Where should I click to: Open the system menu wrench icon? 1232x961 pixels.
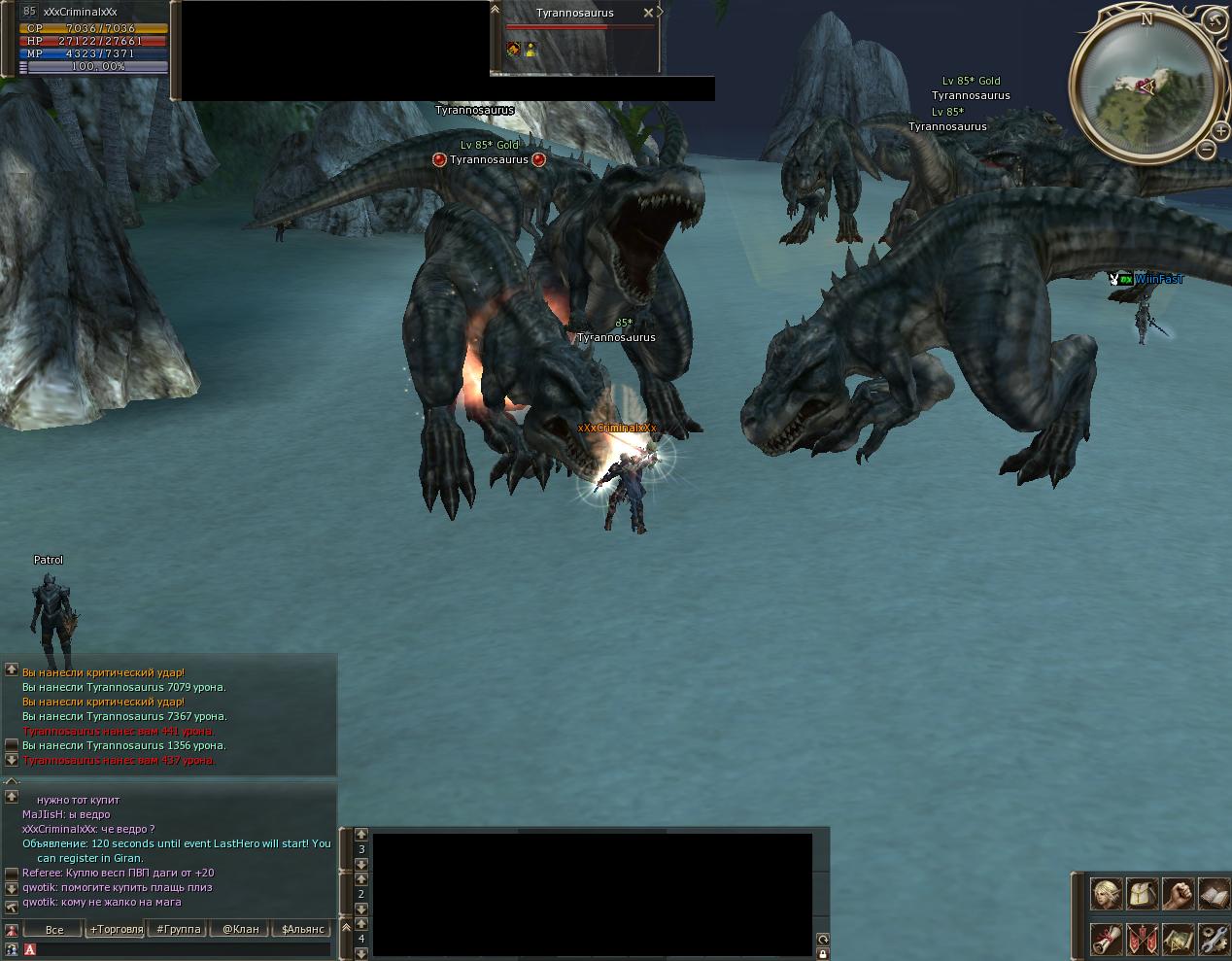coord(1214,939)
